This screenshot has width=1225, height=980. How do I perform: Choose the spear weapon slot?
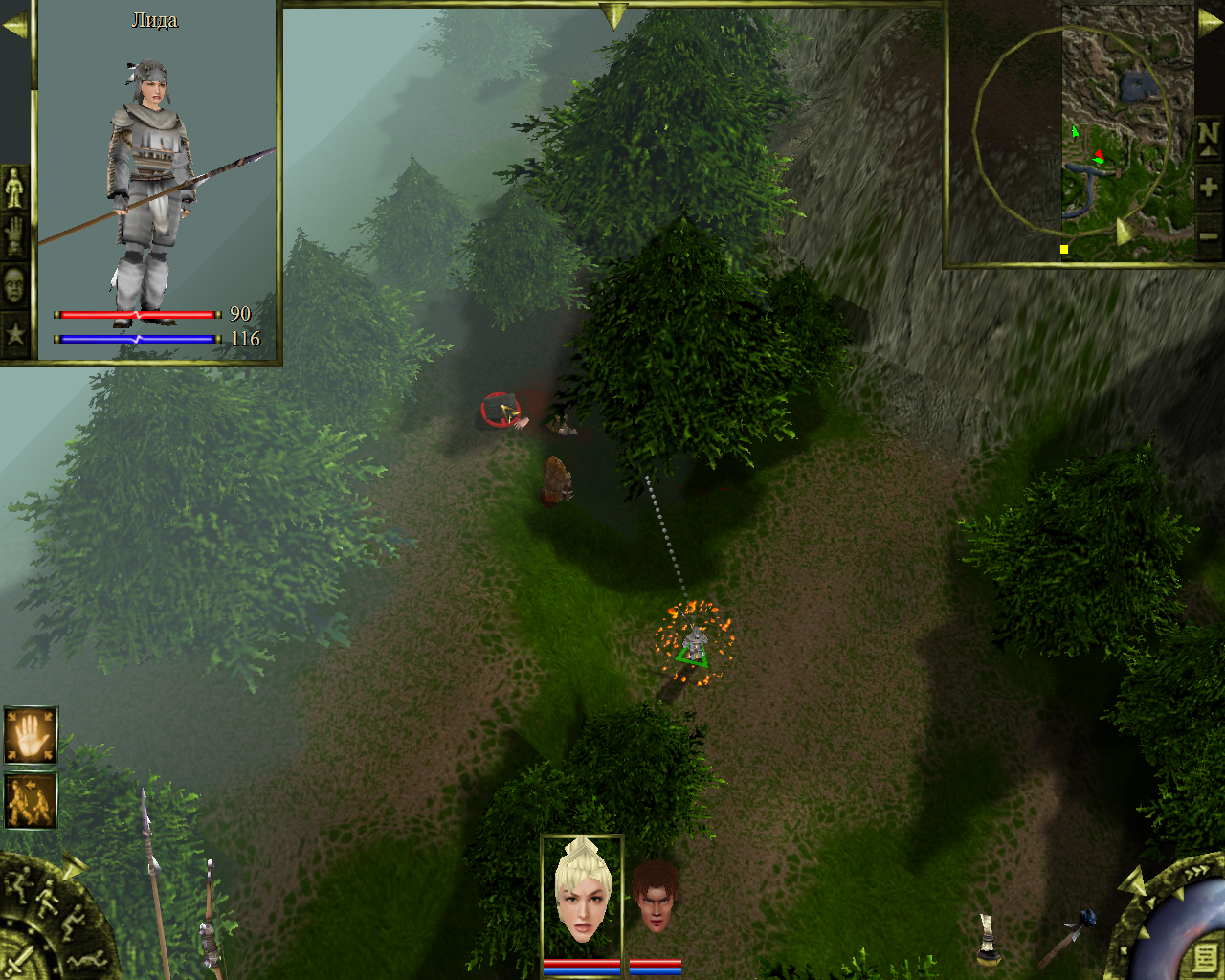[x=152, y=880]
